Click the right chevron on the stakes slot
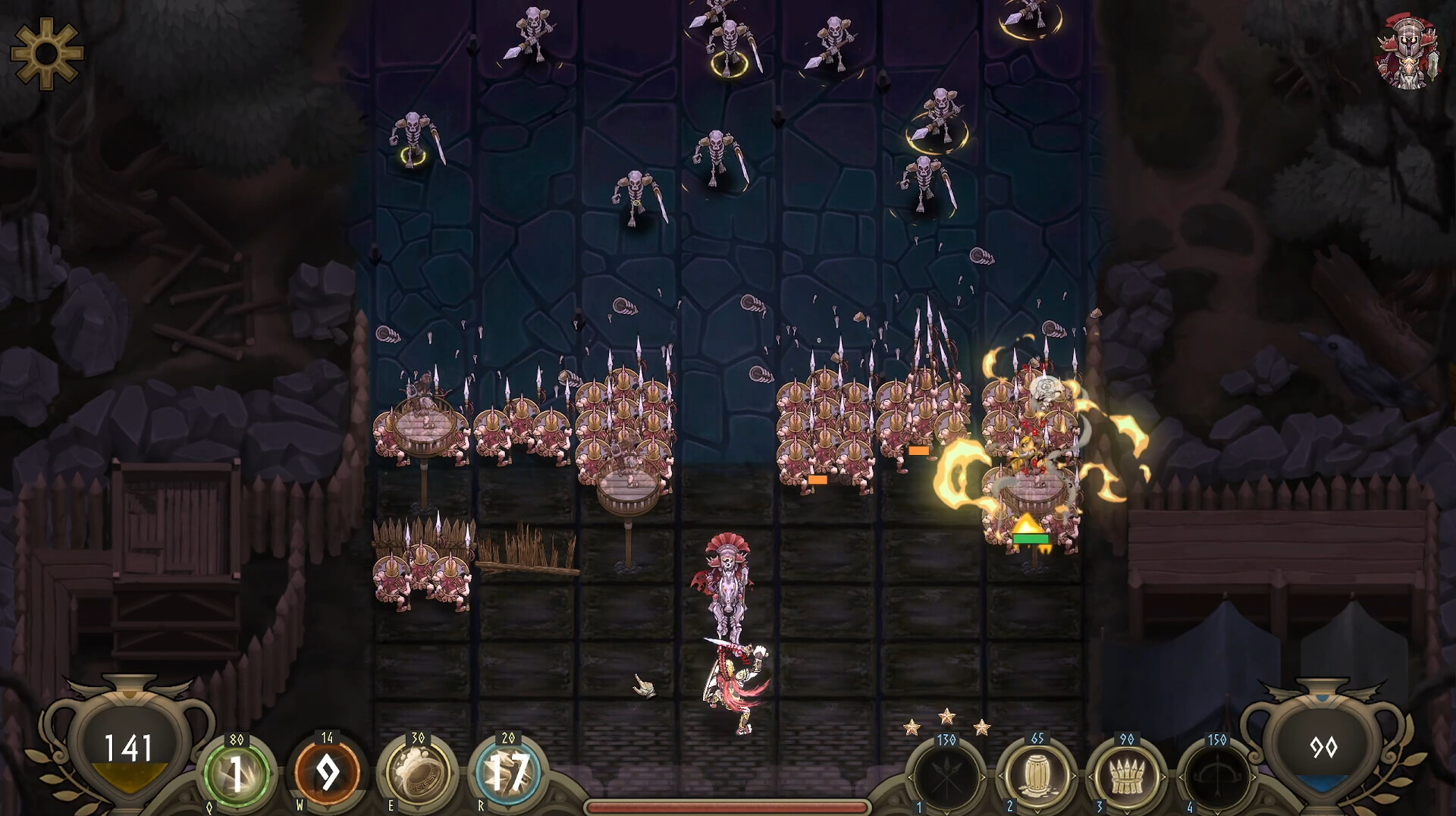Viewport: 1456px width, 816px height. (1163, 776)
